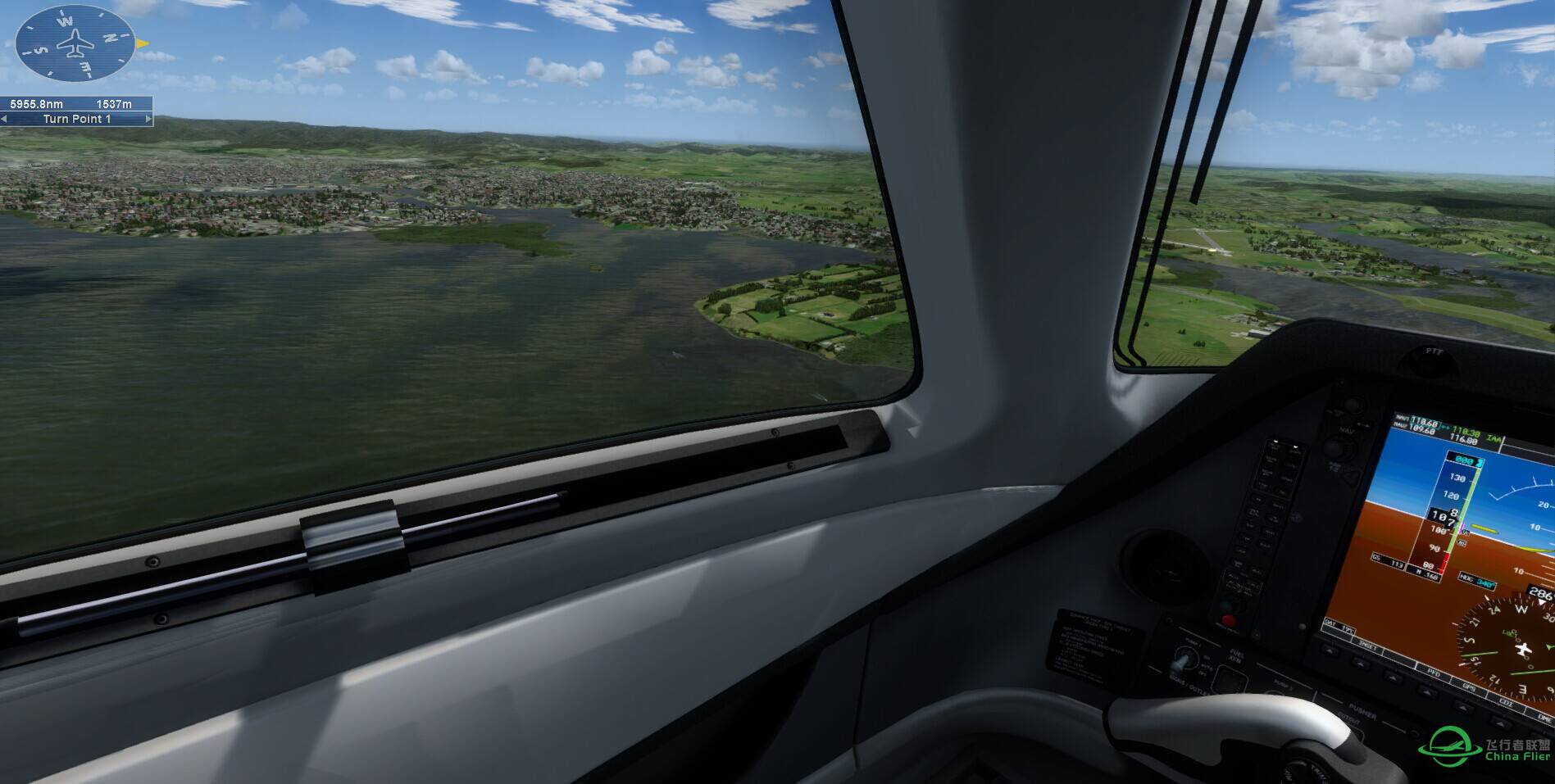The image size is (1555, 784).
Task: Click the mission compass dial
Action: [75, 43]
